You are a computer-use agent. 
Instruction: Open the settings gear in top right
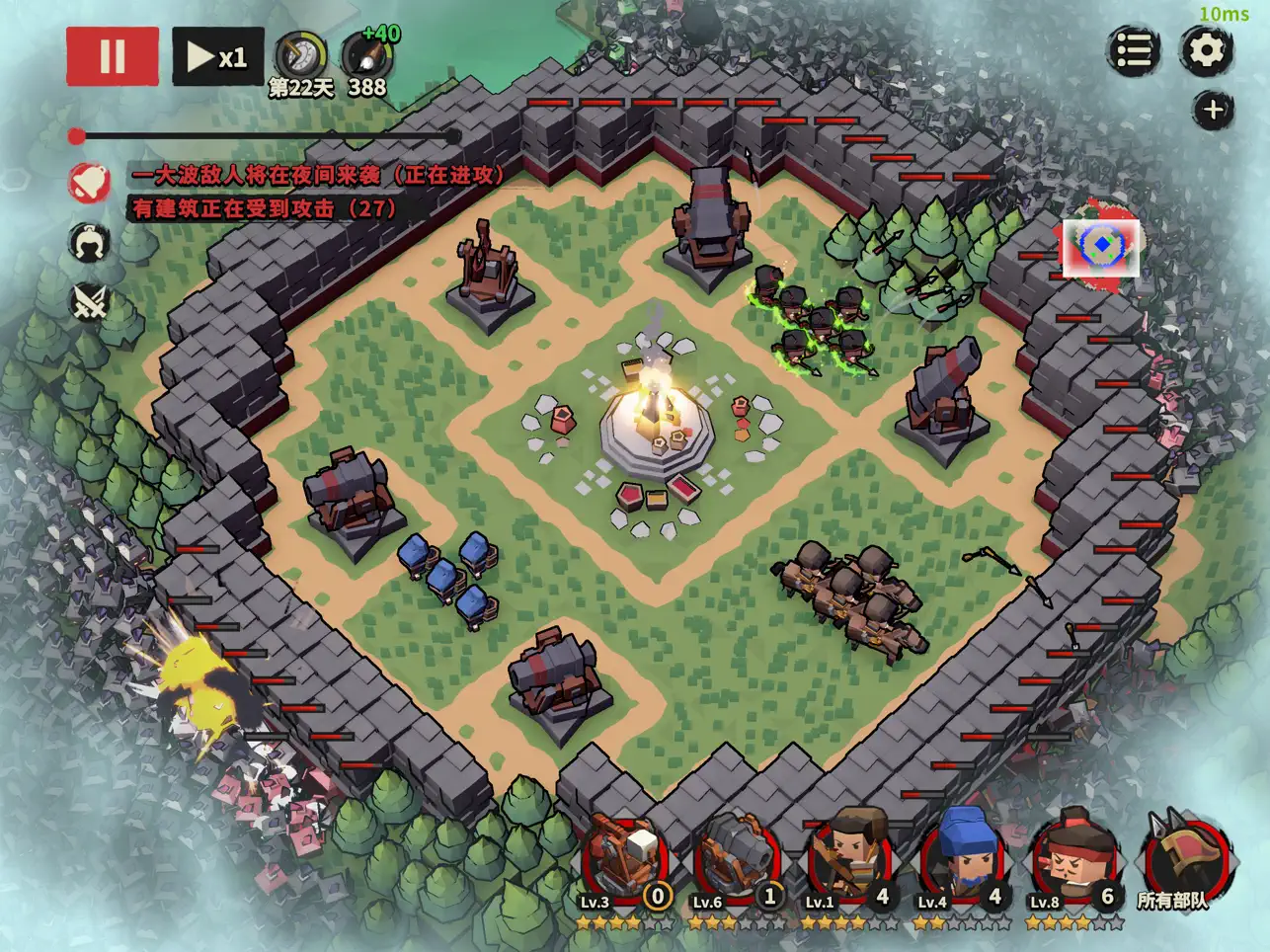pos(1207,51)
